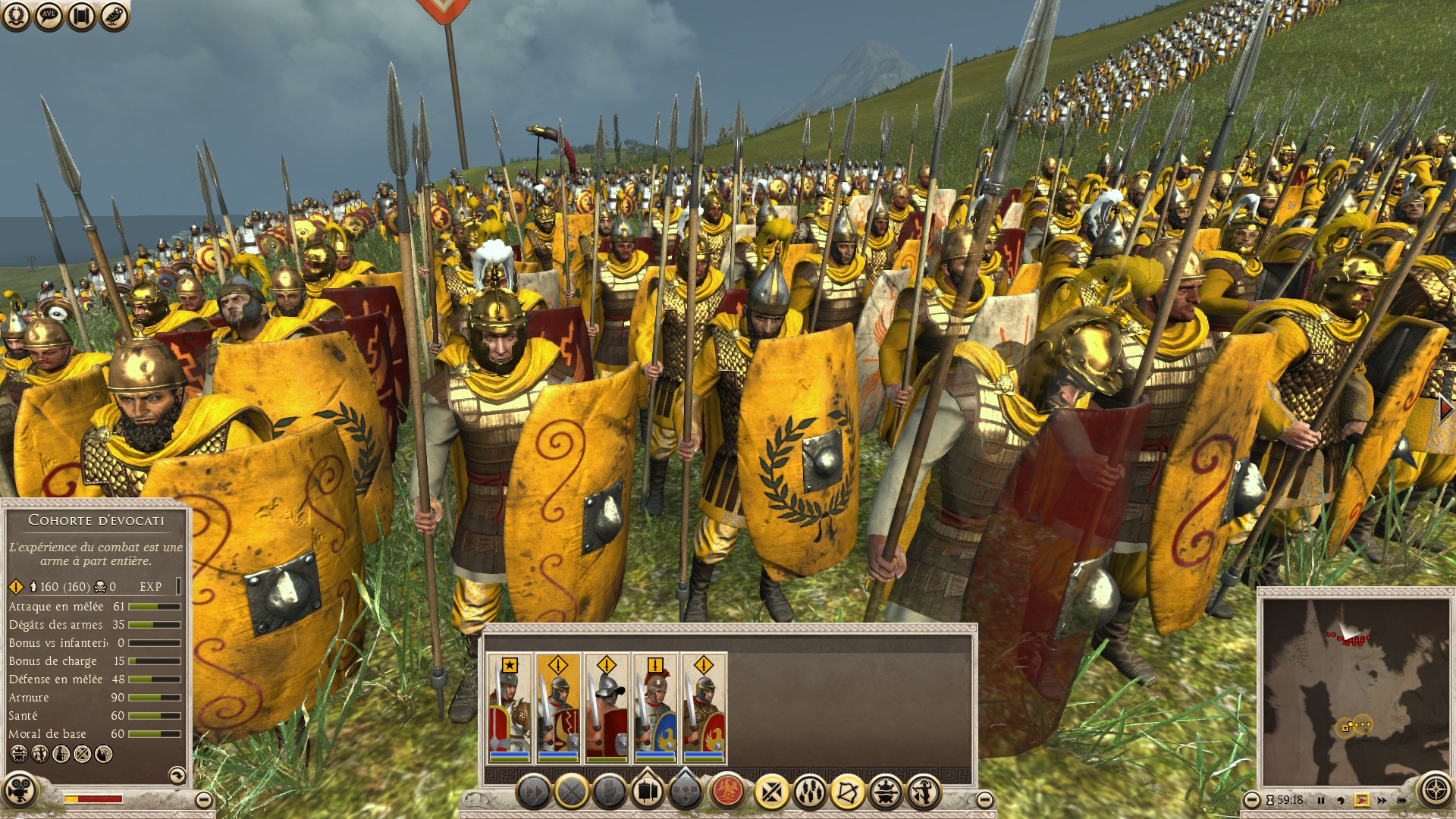Click the battlefield minimap
The height and width of the screenshot is (819, 1456).
pos(1354,690)
